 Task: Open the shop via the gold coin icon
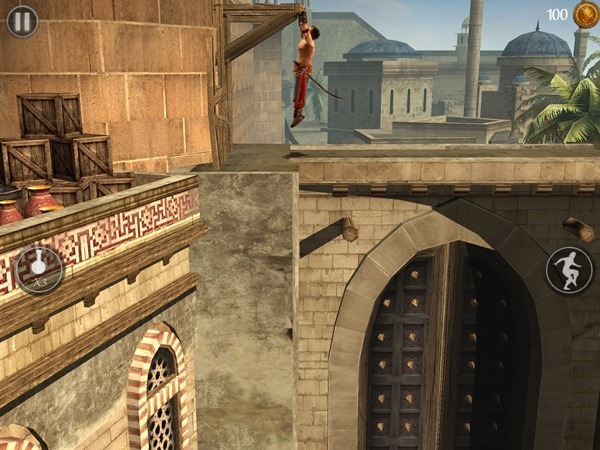pos(584,15)
